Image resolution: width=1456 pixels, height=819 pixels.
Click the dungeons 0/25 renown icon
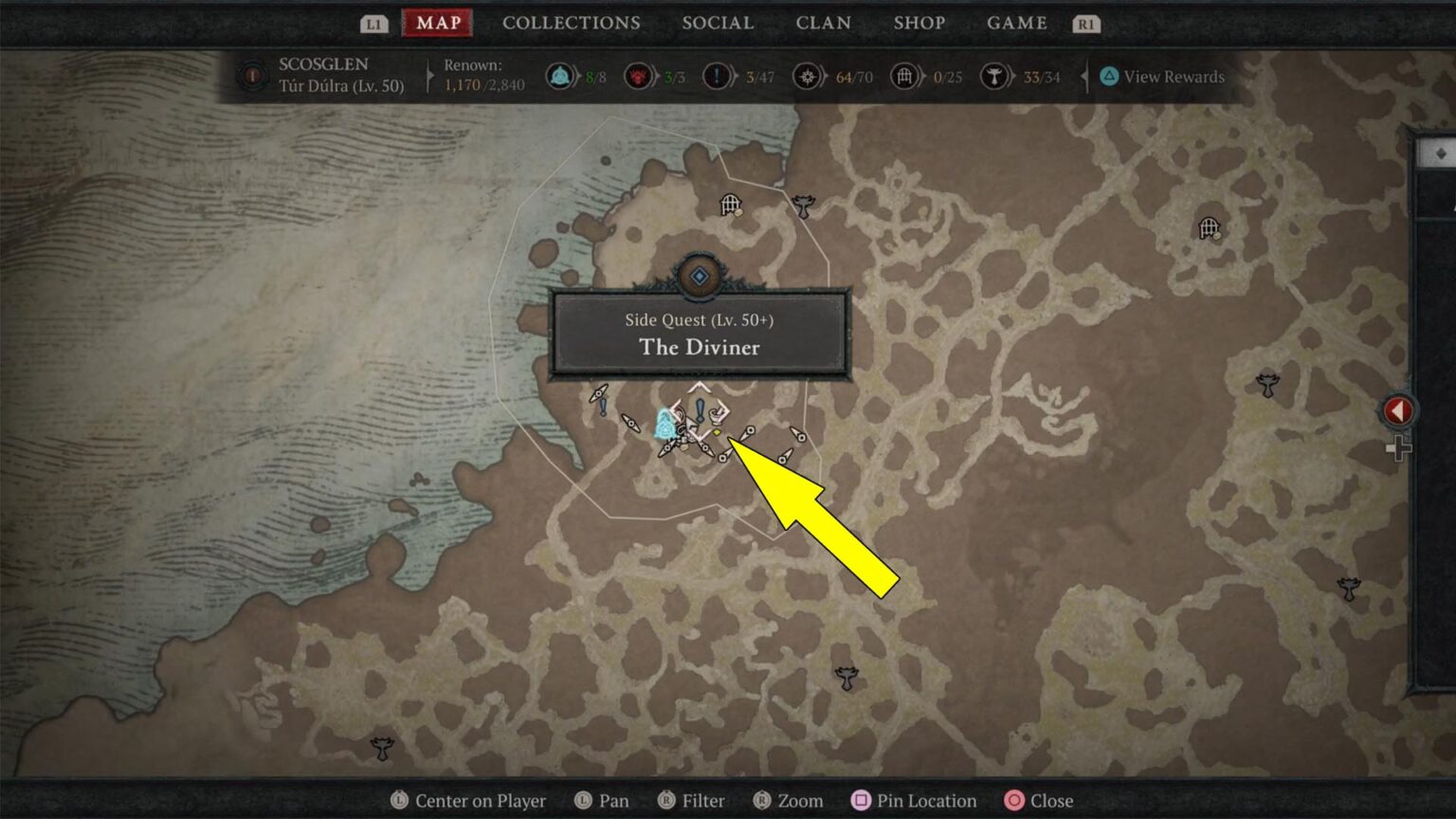[903, 77]
